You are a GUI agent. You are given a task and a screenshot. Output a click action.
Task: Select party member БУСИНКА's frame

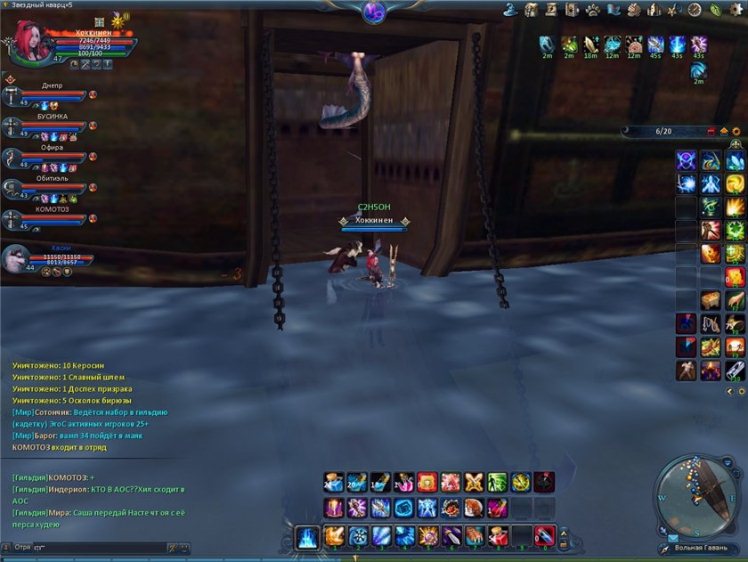point(50,127)
